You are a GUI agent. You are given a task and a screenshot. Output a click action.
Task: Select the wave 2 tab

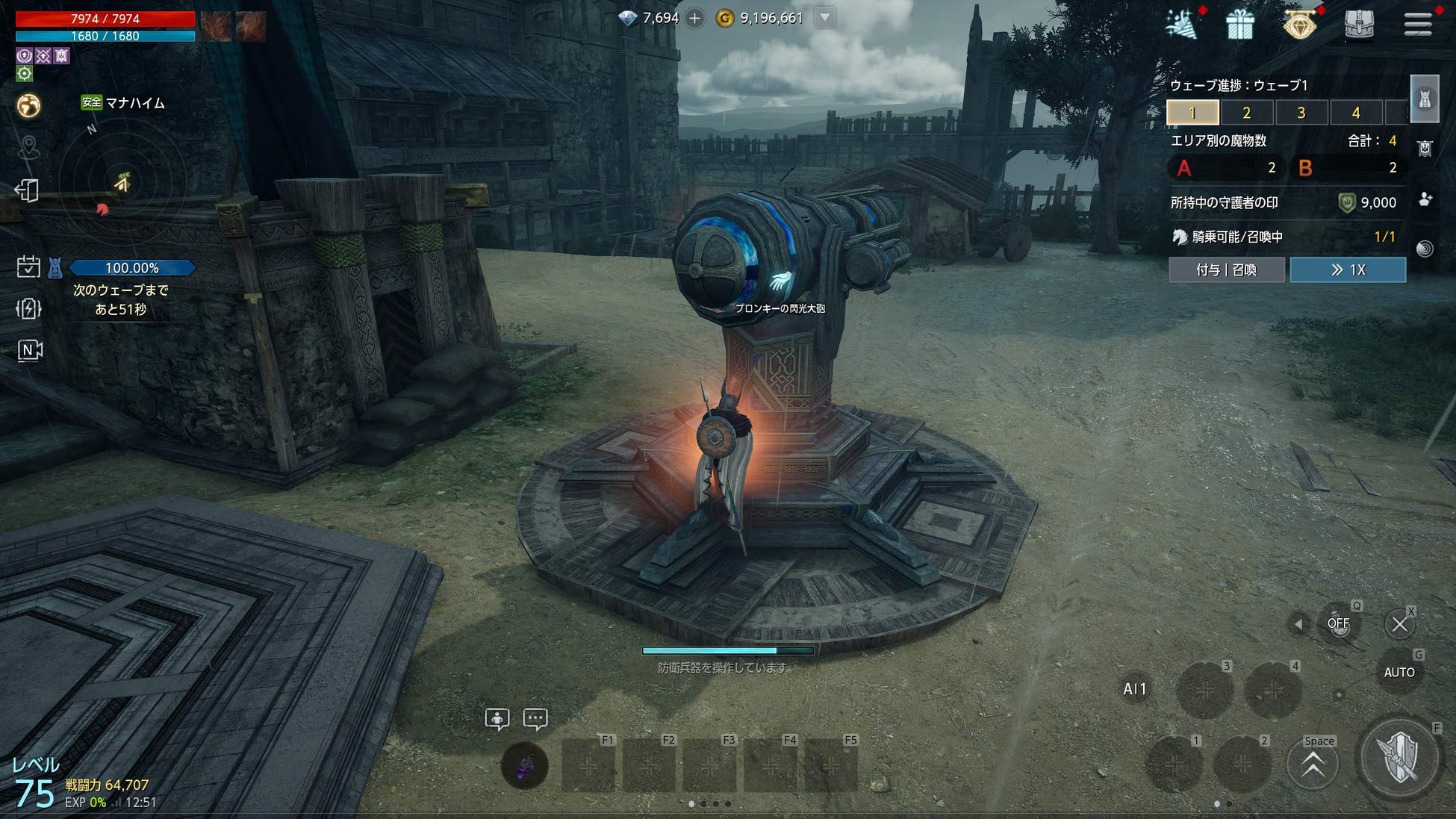point(1246,113)
